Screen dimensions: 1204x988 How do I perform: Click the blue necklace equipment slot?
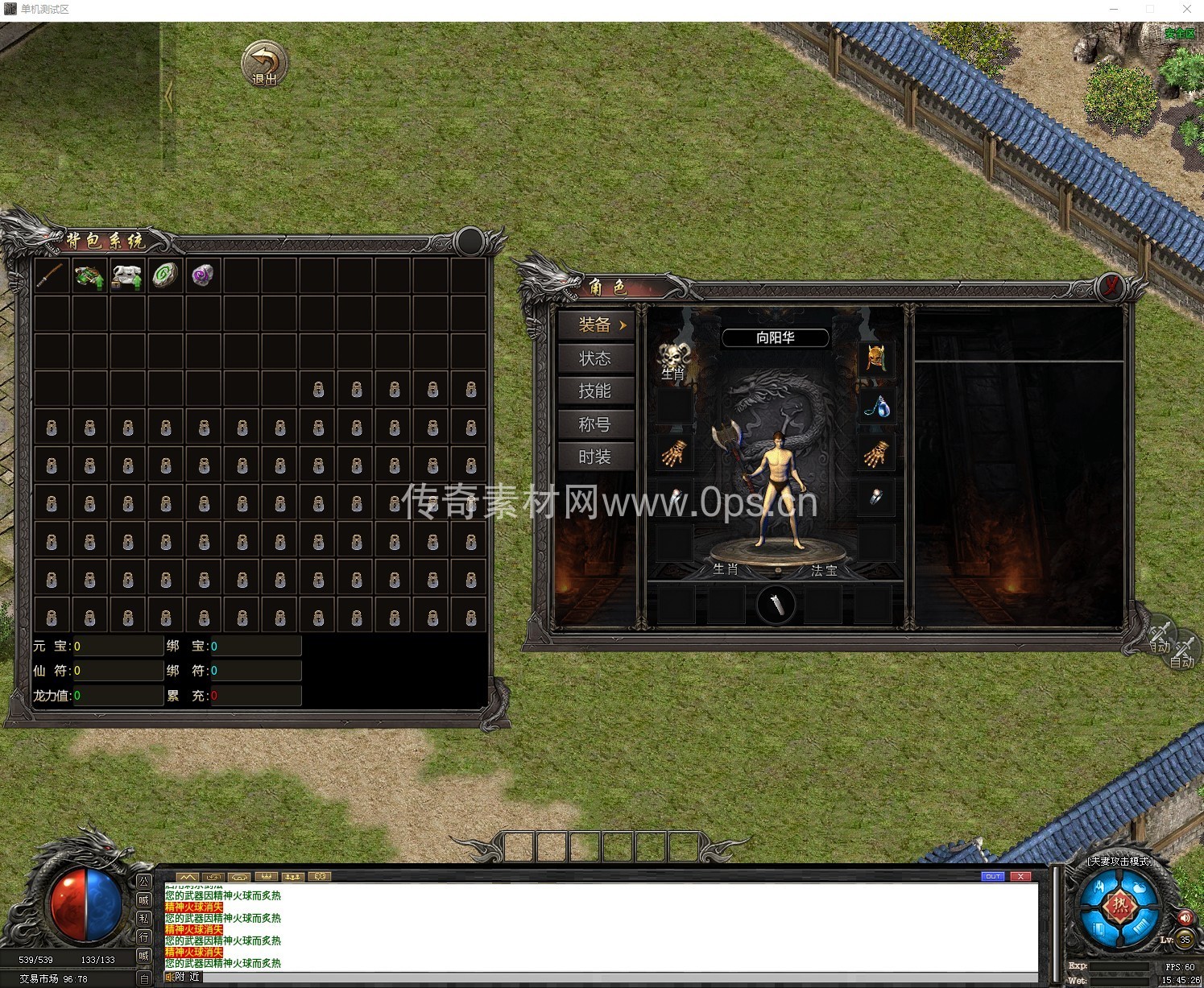875,407
